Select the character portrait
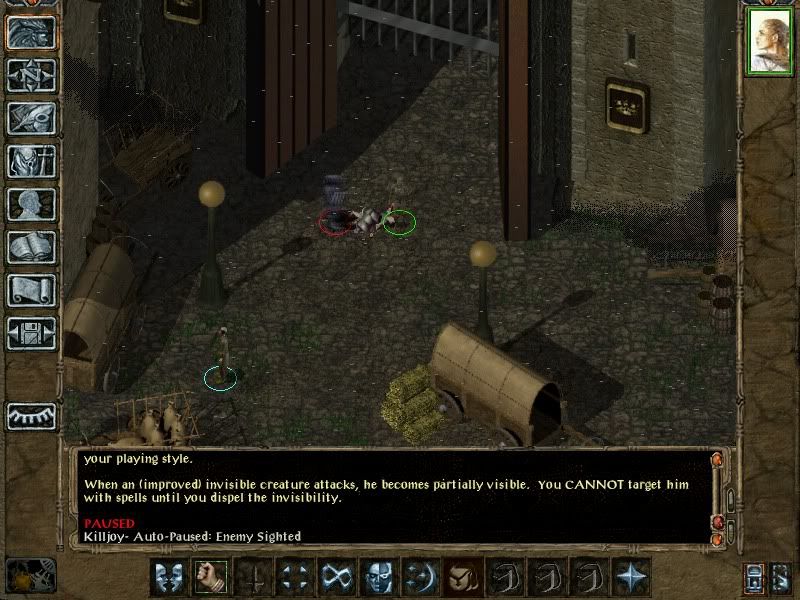The width and height of the screenshot is (800, 600). point(769,42)
